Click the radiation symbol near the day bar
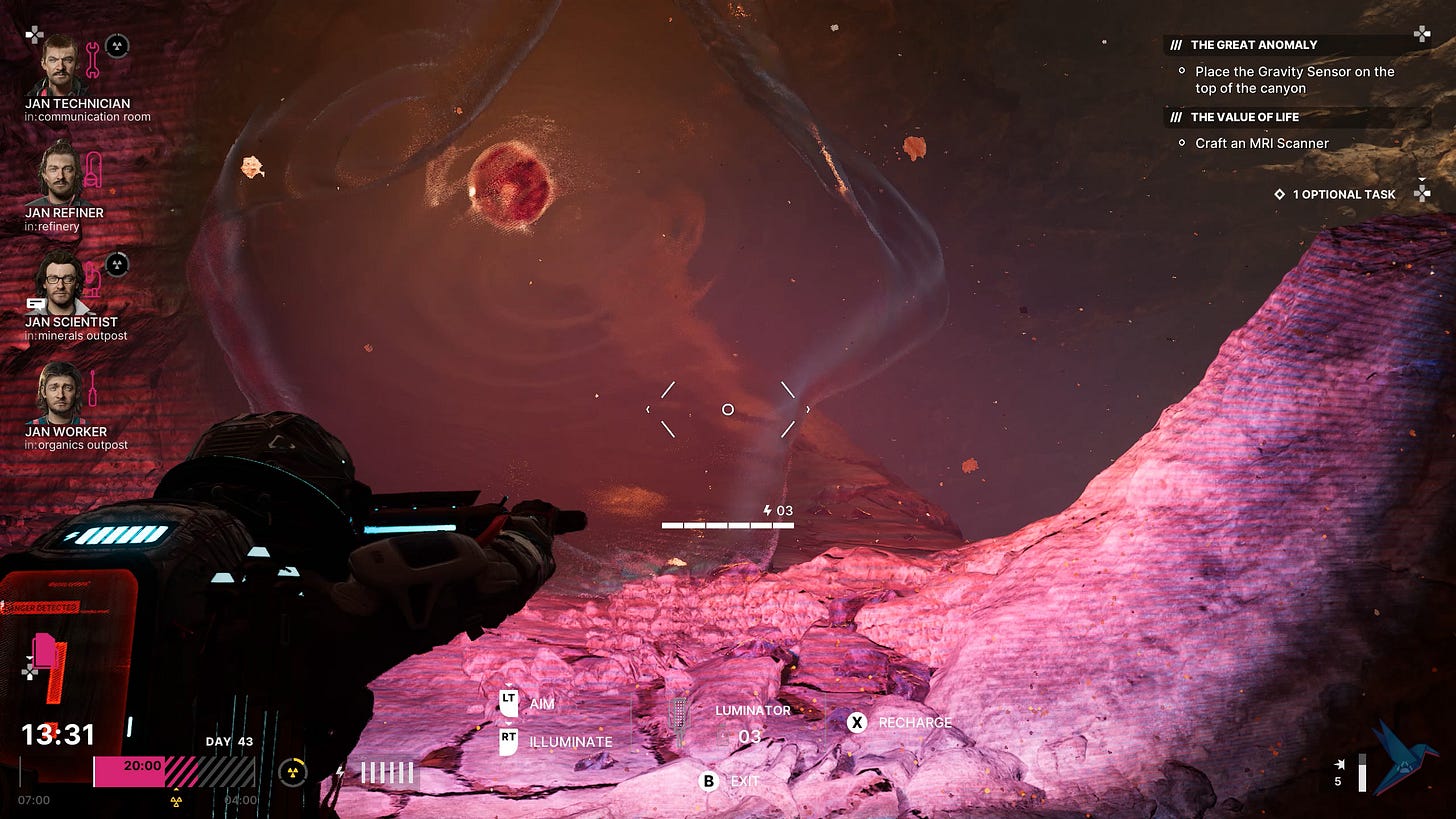The width and height of the screenshot is (1456, 819). click(292, 771)
